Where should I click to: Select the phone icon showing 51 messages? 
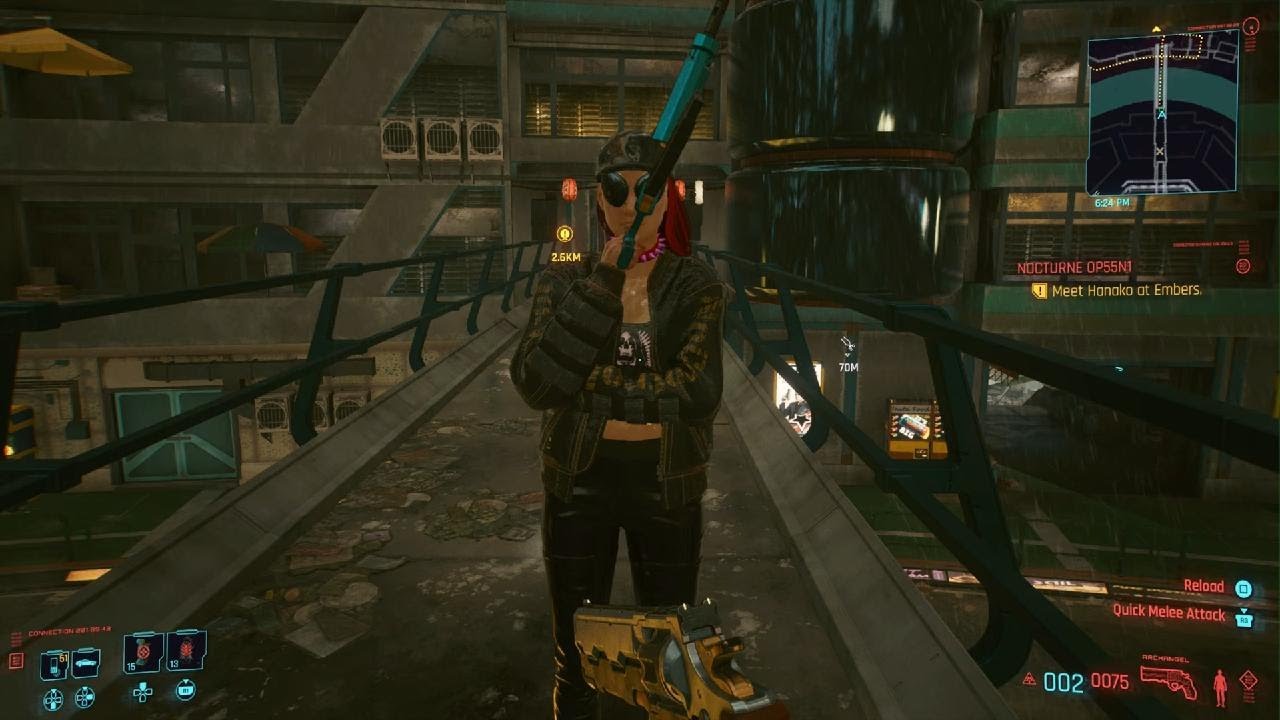click(x=54, y=663)
